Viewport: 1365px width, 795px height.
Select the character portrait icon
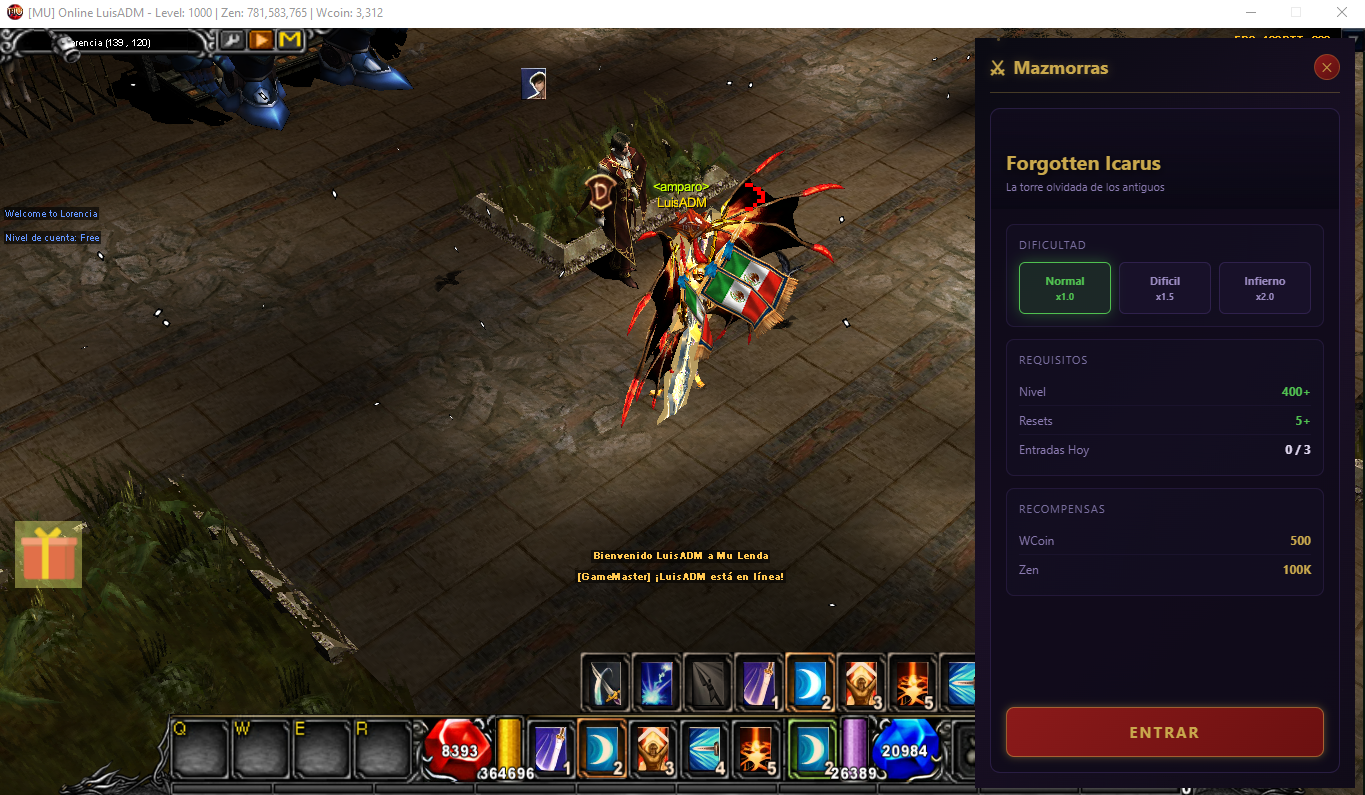[534, 84]
